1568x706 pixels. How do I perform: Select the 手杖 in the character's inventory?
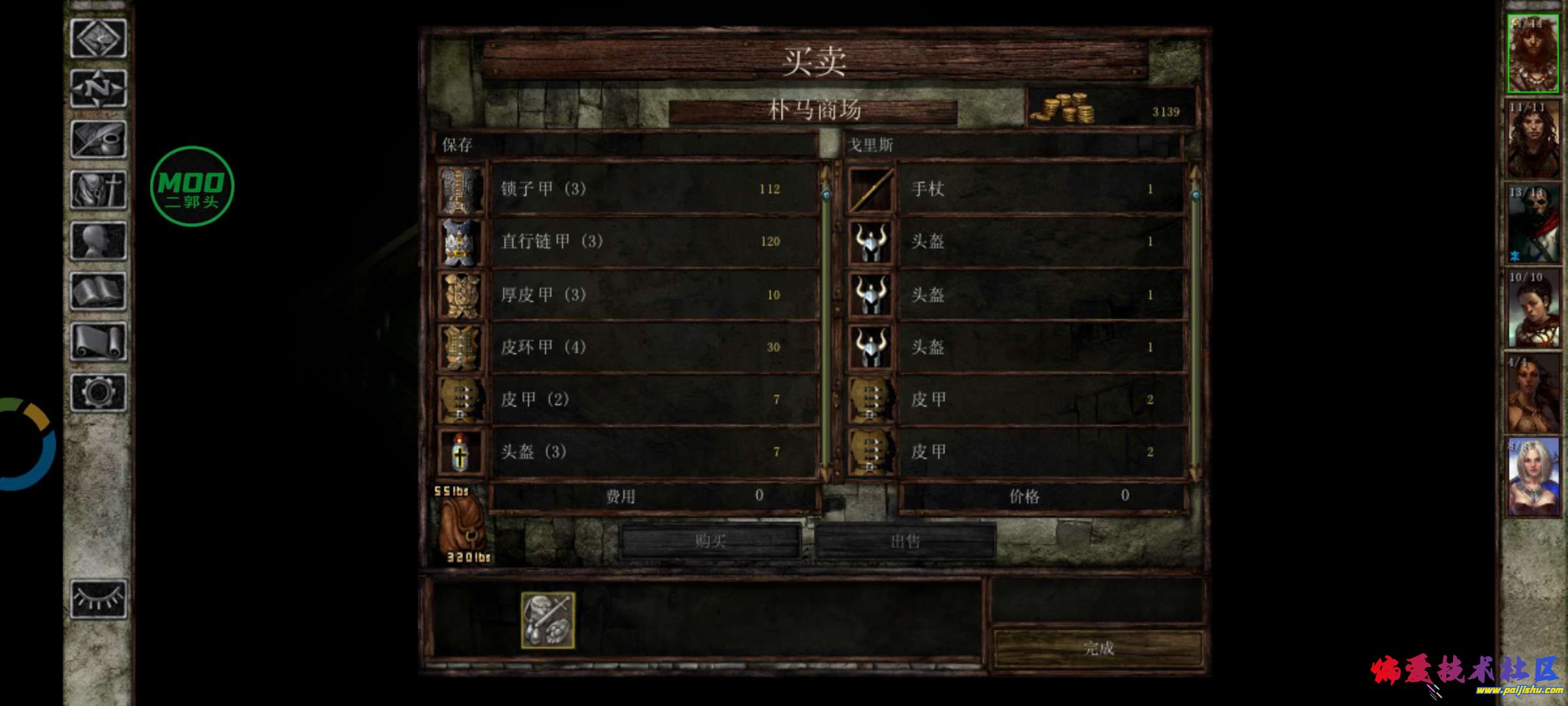pos(1039,189)
